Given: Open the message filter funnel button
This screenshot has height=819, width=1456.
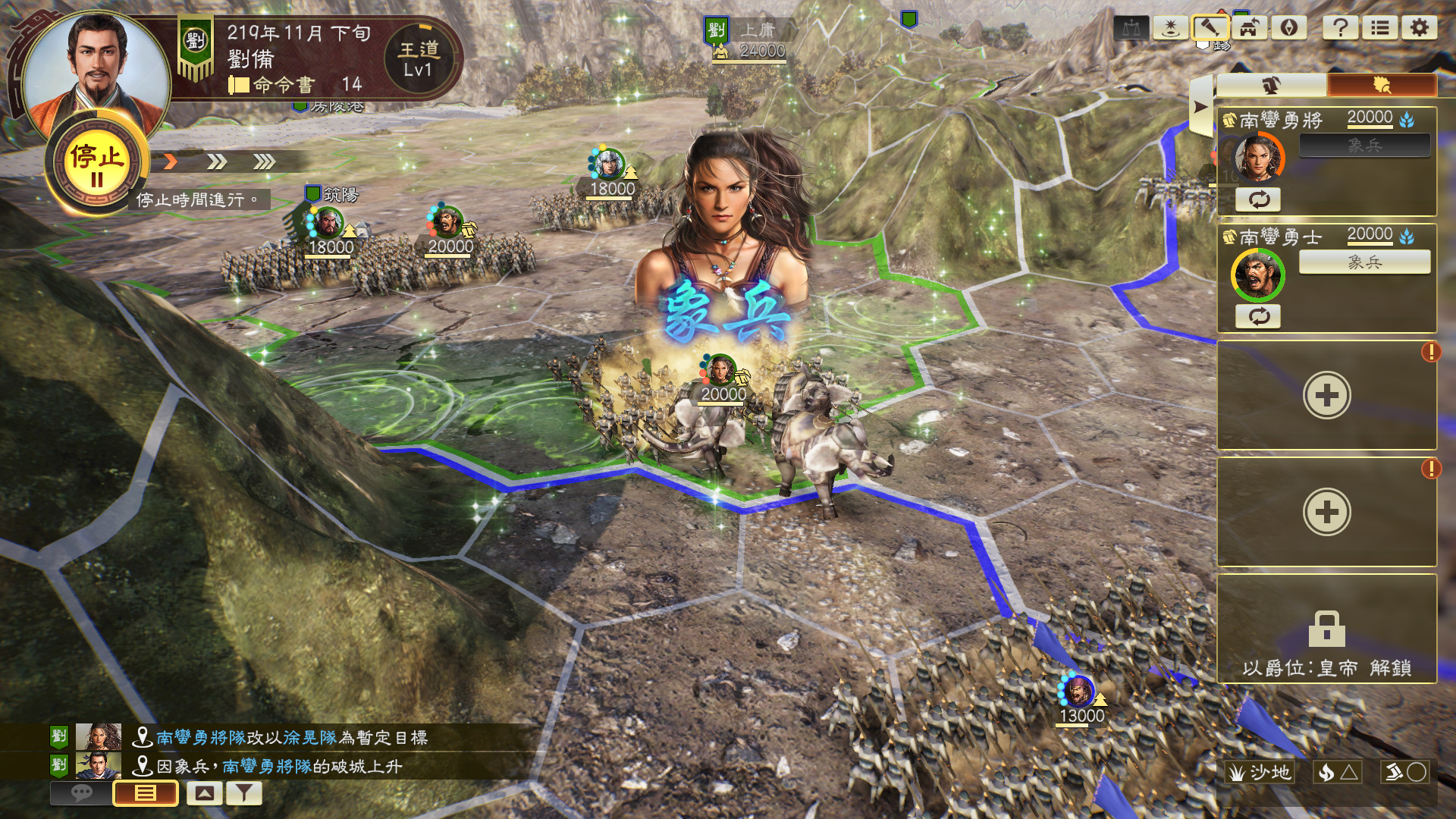Looking at the screenshot, I should (x=243, y=793).
